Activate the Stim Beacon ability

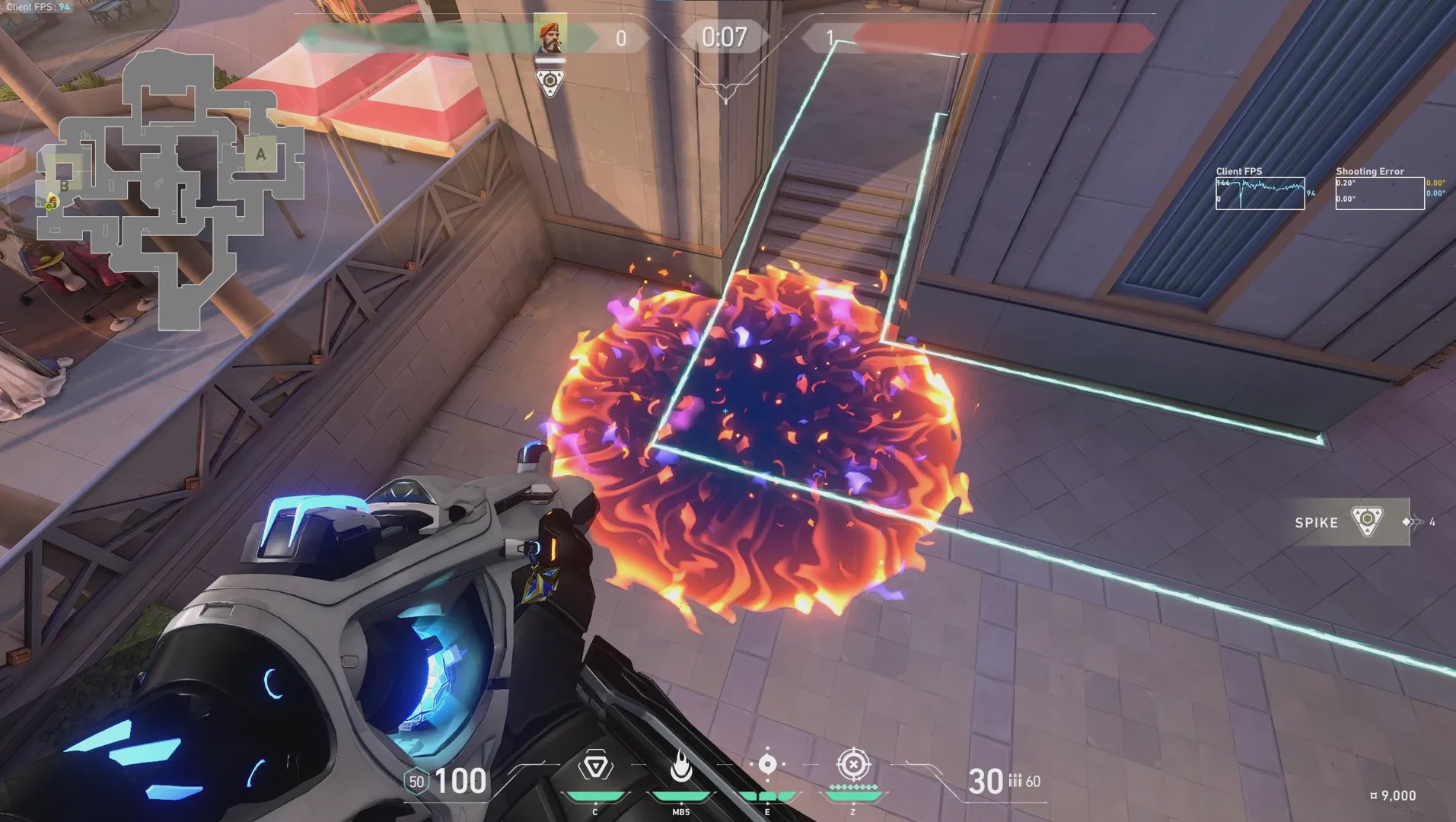tap(595, 766)
